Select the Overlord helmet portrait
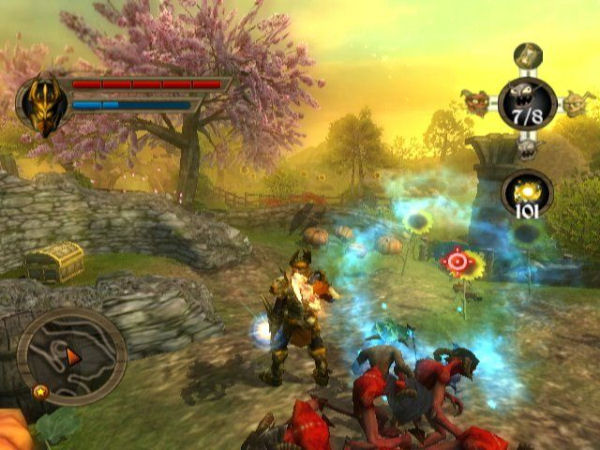Viewport: 600px width, 450px height. (x=41, y=103)
